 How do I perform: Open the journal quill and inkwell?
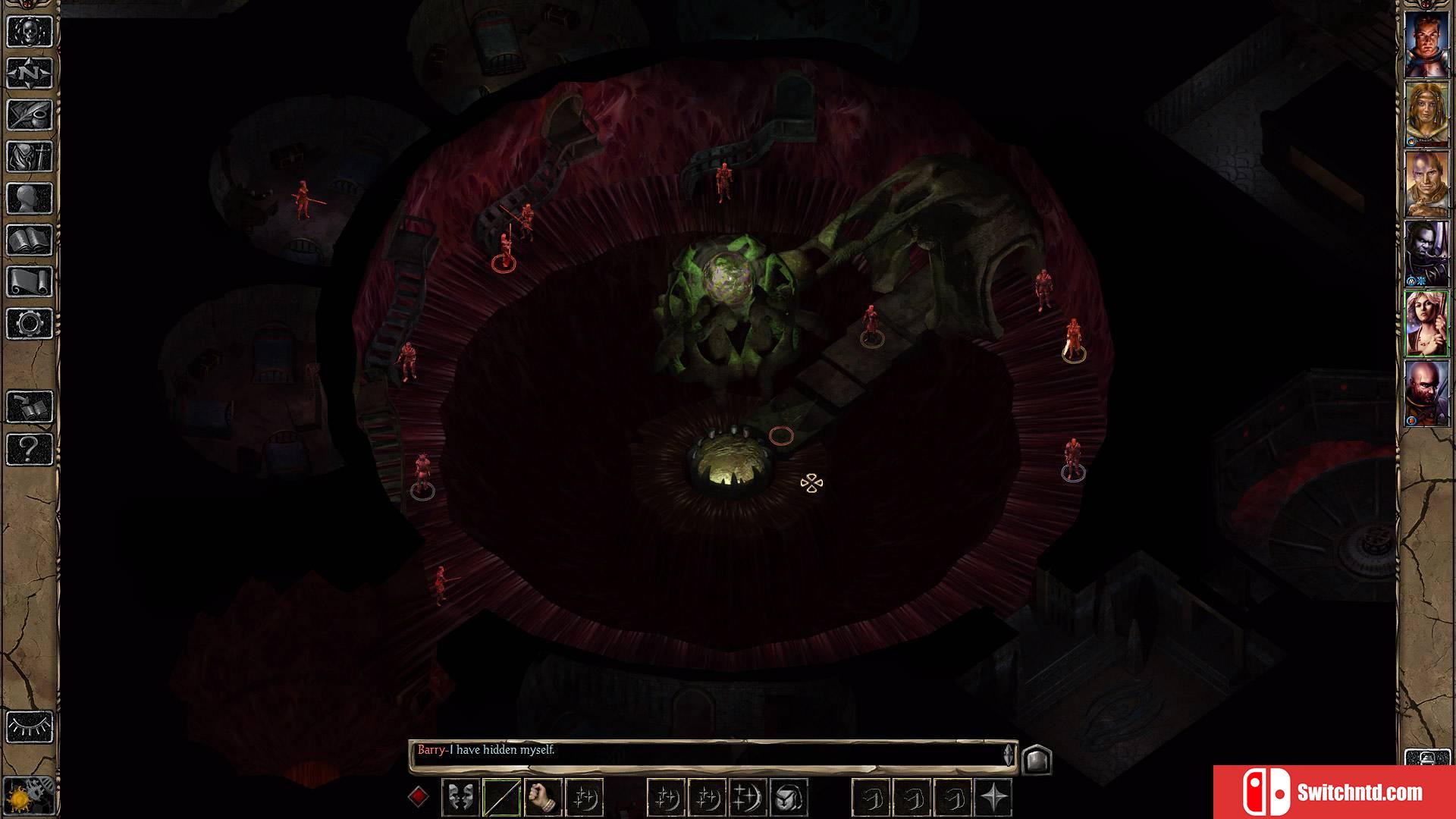30,115
